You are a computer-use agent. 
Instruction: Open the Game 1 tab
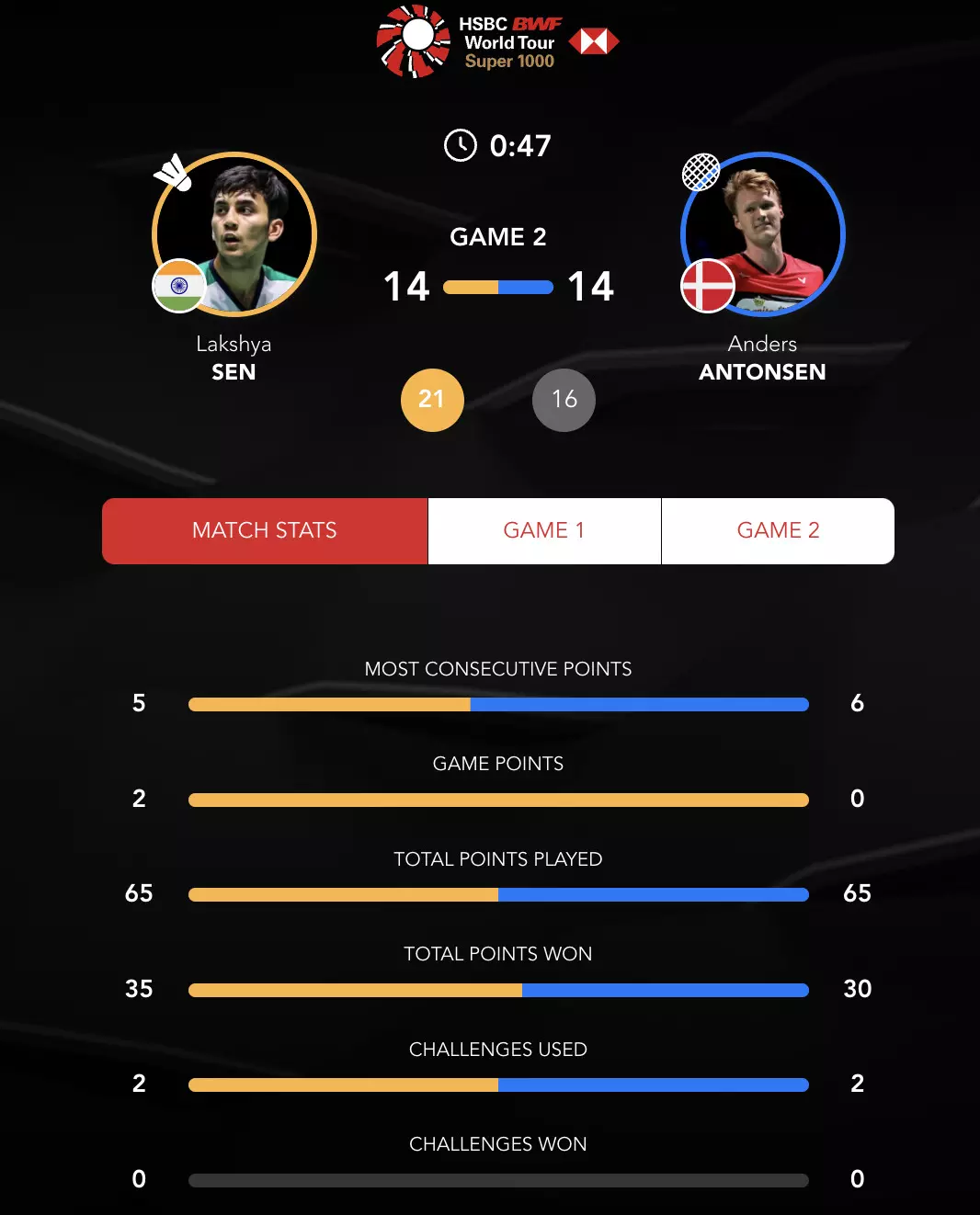point(544,530)
